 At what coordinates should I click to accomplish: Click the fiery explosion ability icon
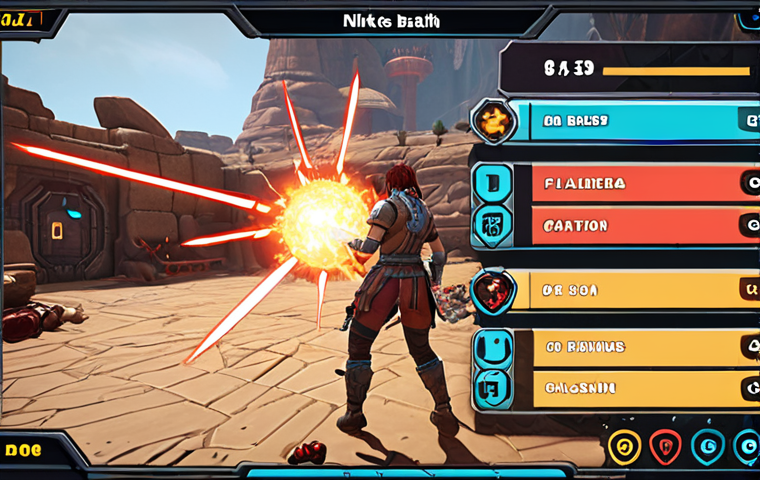point(494,122)
